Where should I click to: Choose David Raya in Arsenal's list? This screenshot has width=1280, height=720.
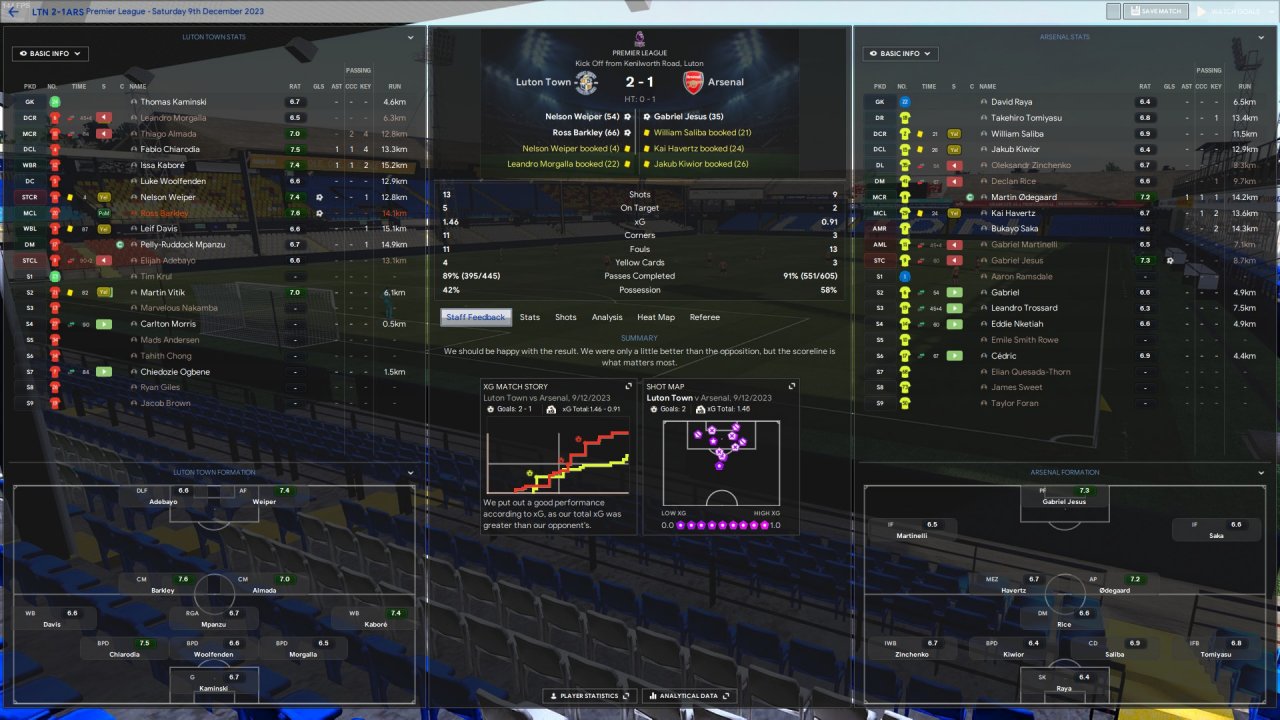(x=1012, y=102)
